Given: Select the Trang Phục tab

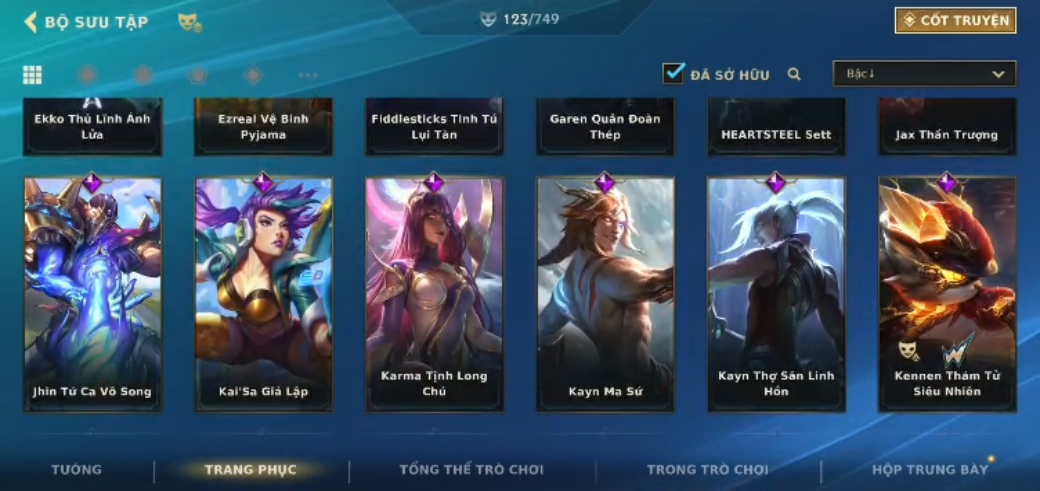Looking at the screenshot, I should click(x=251, y=470).
